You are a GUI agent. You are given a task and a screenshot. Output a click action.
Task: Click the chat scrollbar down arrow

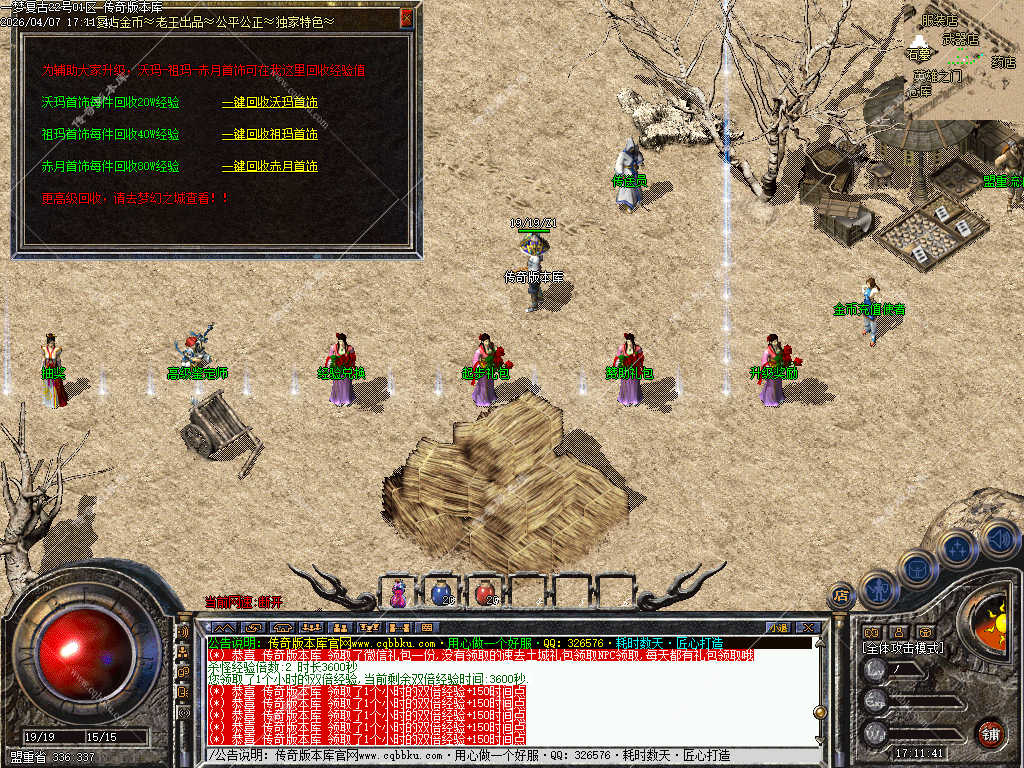pyautogui.click(x=820, y=739)
